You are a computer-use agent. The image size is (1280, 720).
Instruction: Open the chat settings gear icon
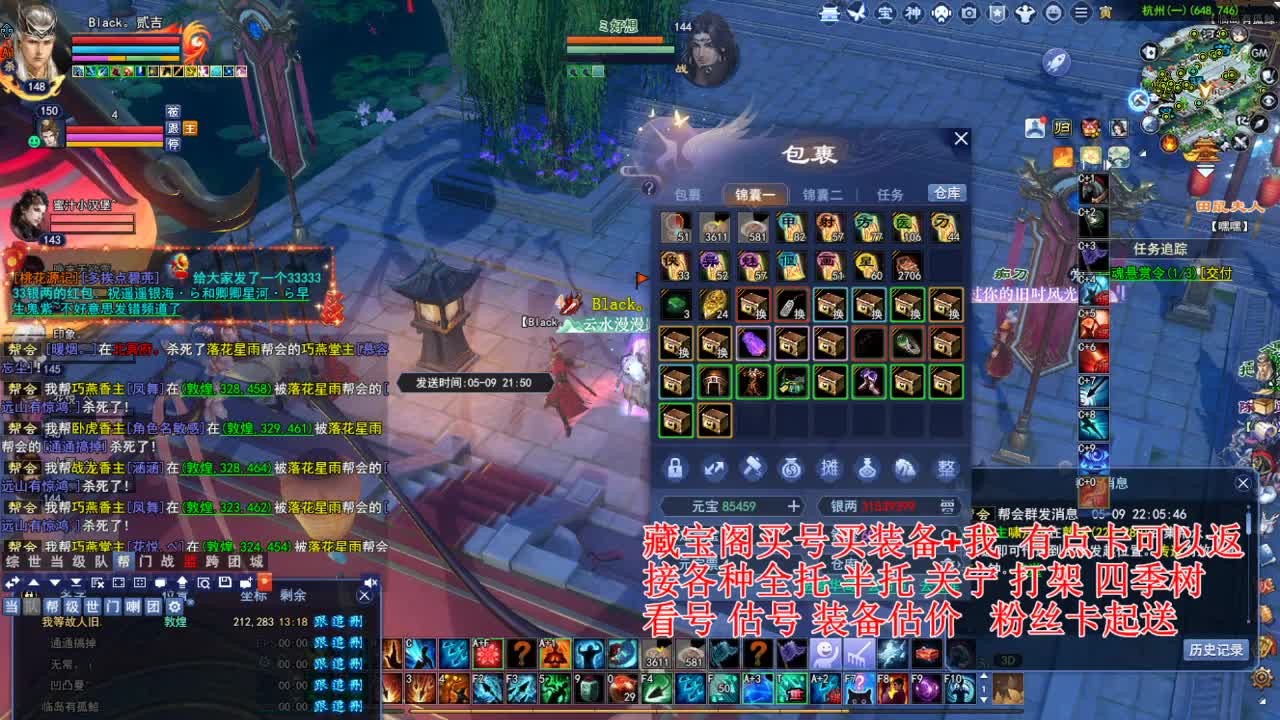tap(175, 606)
